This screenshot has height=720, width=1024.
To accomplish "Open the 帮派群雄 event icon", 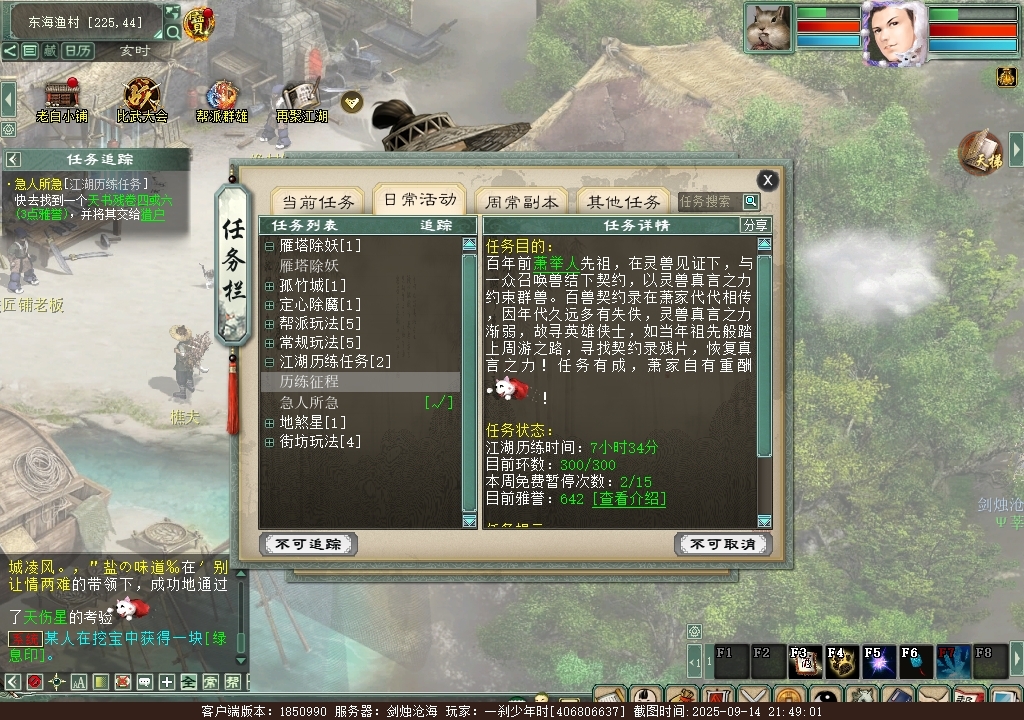I will [x=221, y=100].
